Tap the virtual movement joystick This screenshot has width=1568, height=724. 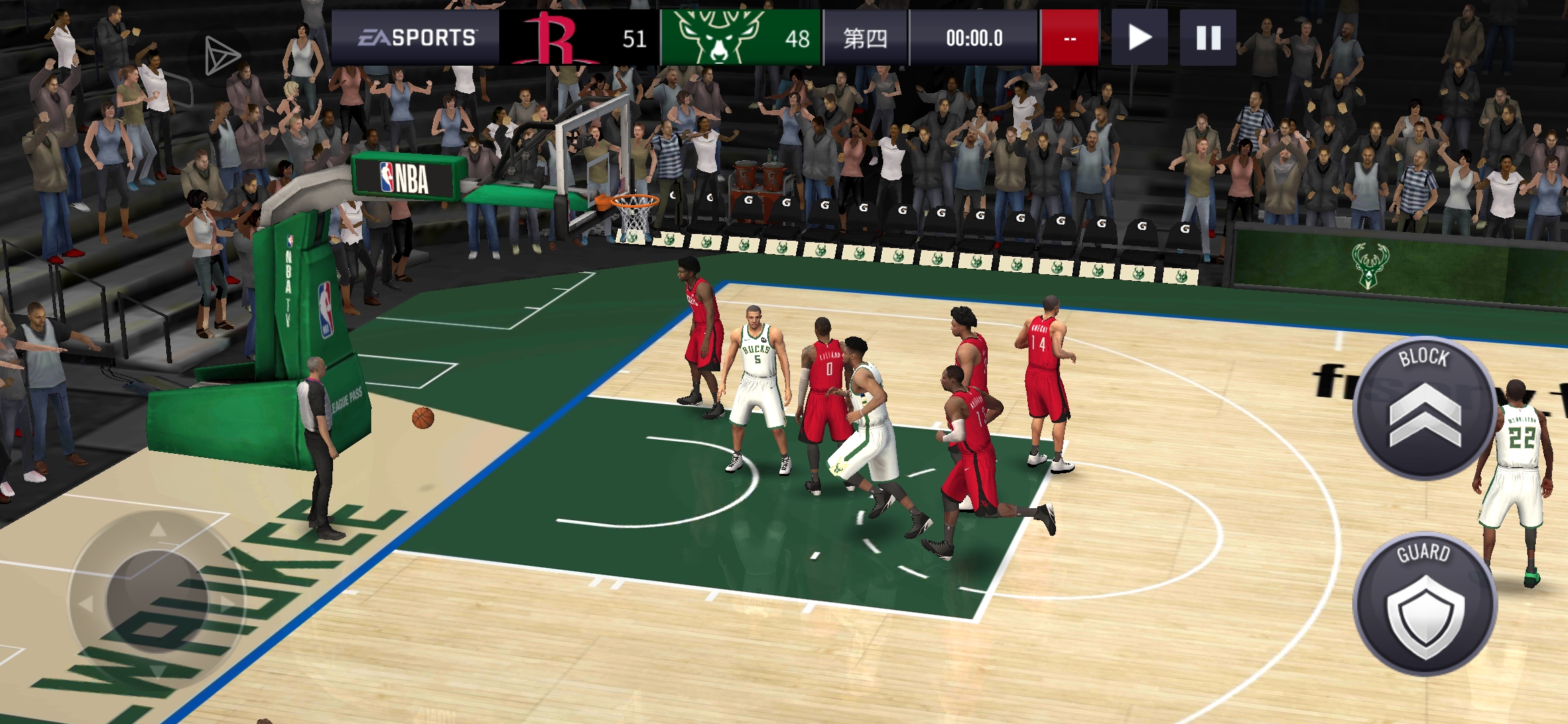(x=157, y=598)
